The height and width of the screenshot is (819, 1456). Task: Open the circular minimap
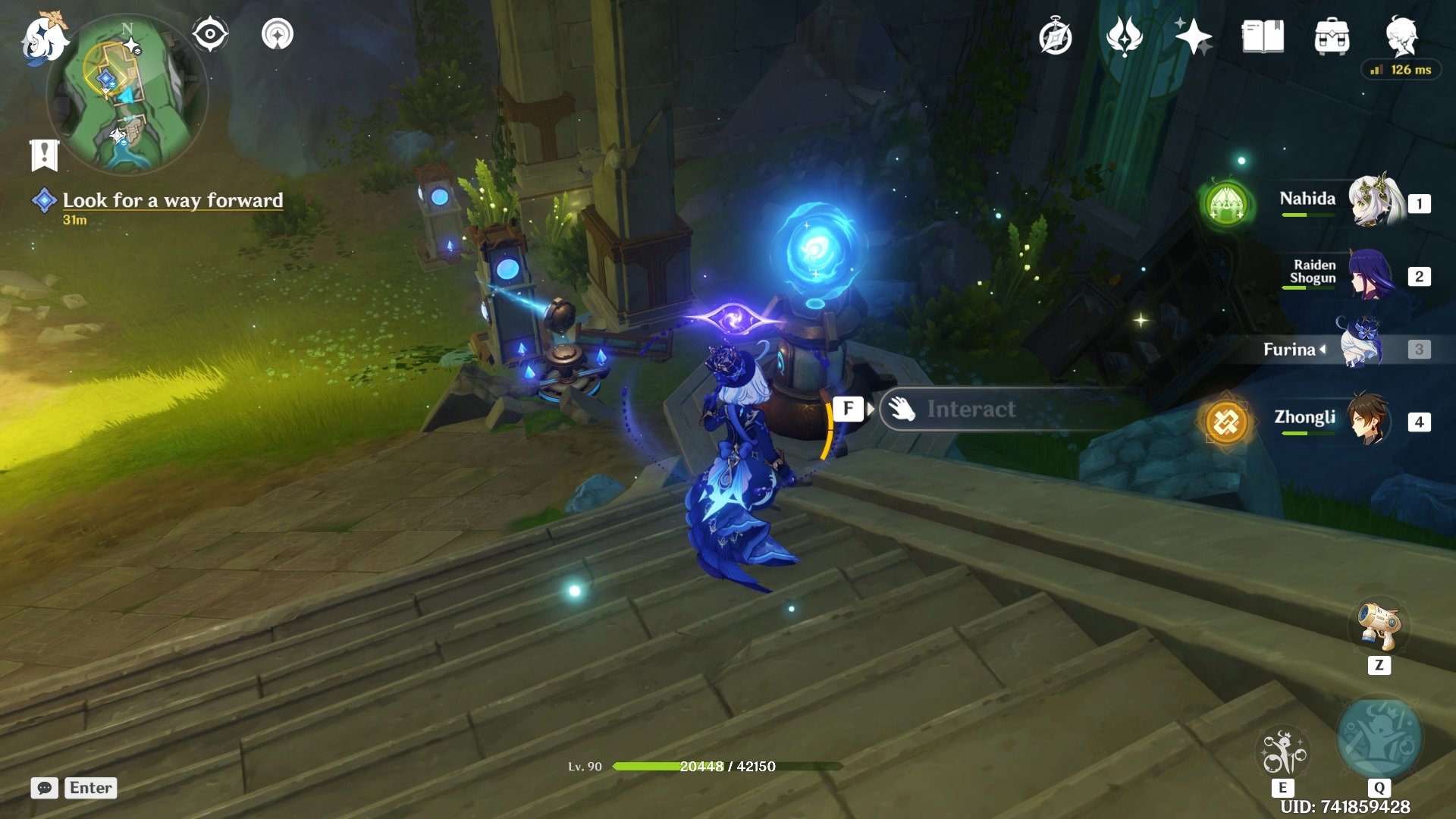(x=127, y=95)
